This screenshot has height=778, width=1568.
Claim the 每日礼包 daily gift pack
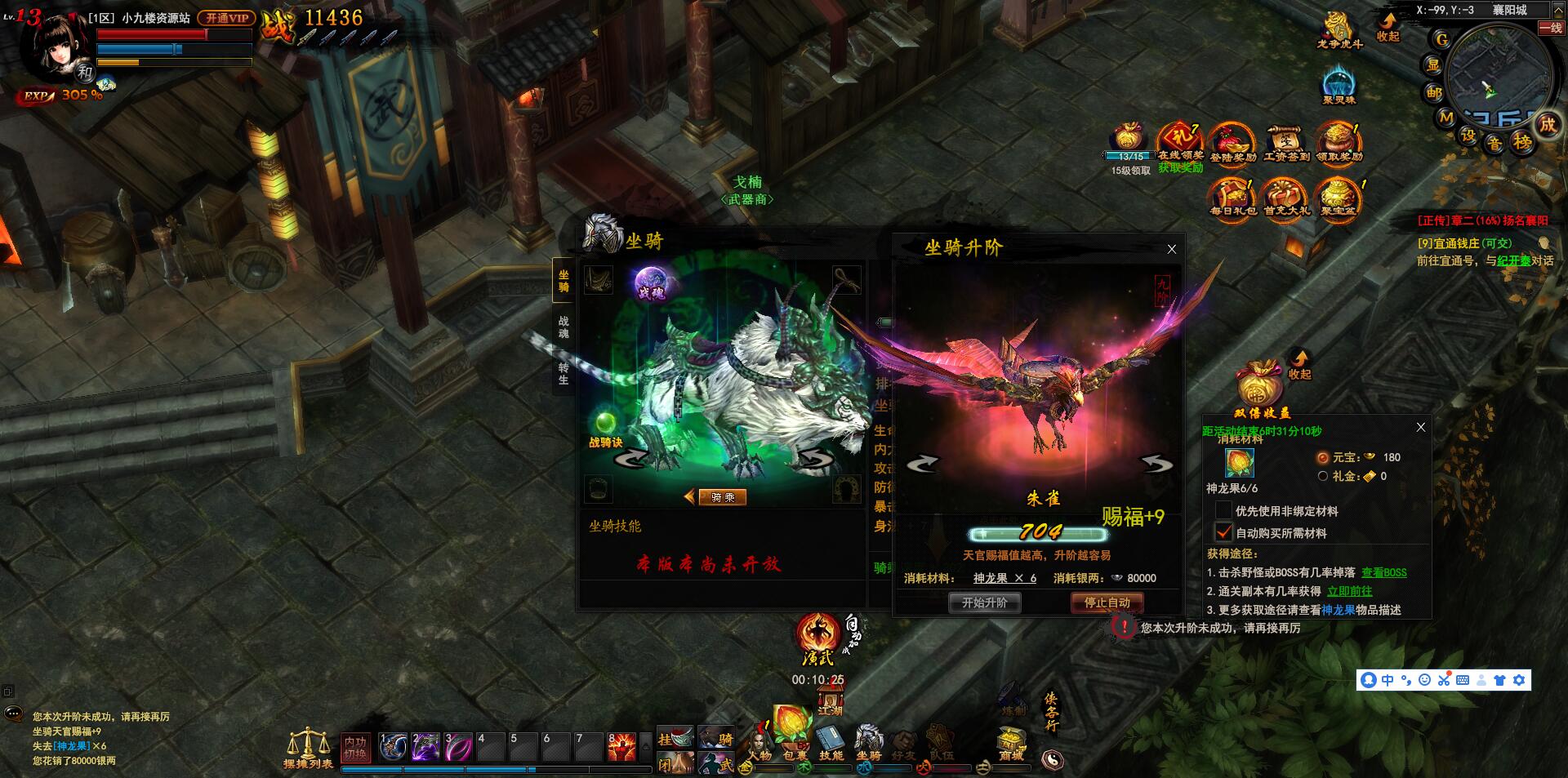coord(1232,197)
